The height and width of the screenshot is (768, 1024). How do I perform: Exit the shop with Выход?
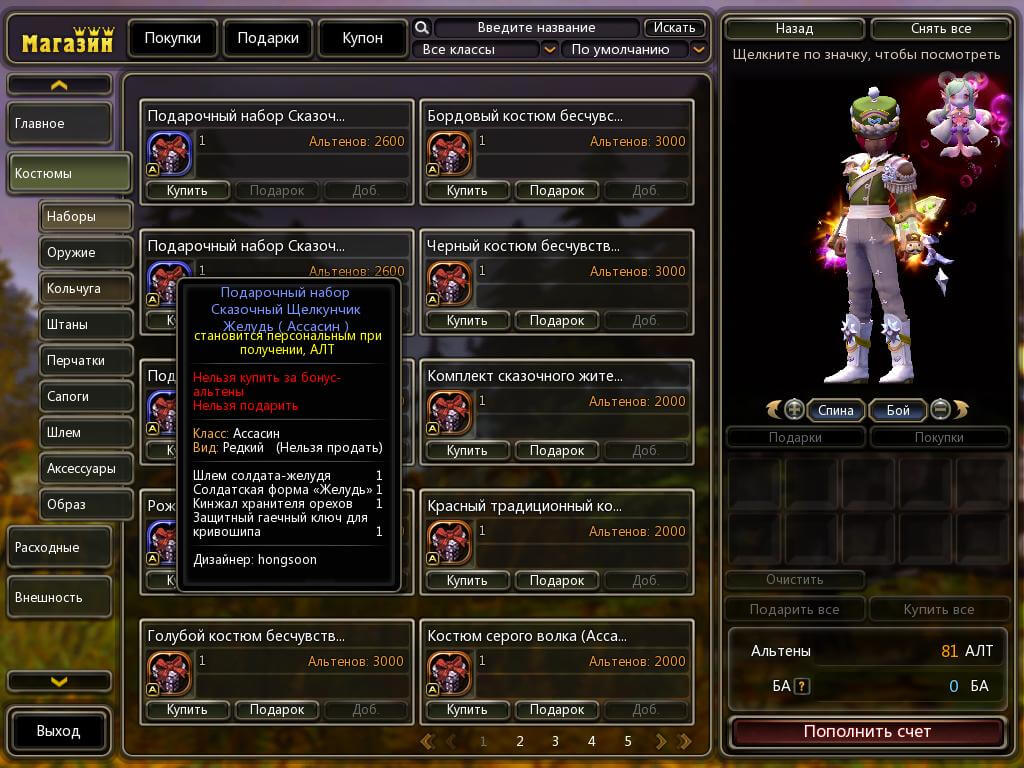(x=58, y=731)
